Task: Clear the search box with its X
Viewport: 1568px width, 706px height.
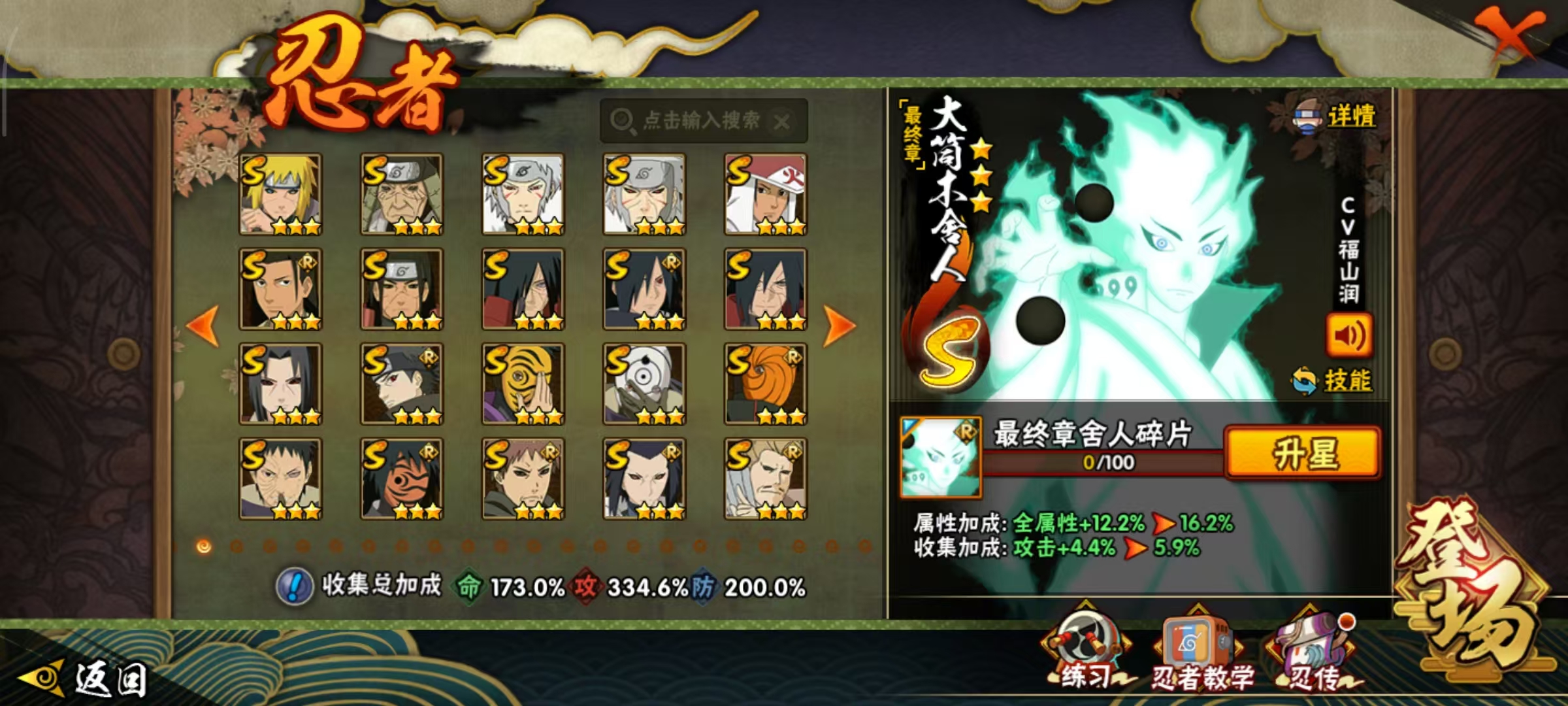Action: click(781, 121)
